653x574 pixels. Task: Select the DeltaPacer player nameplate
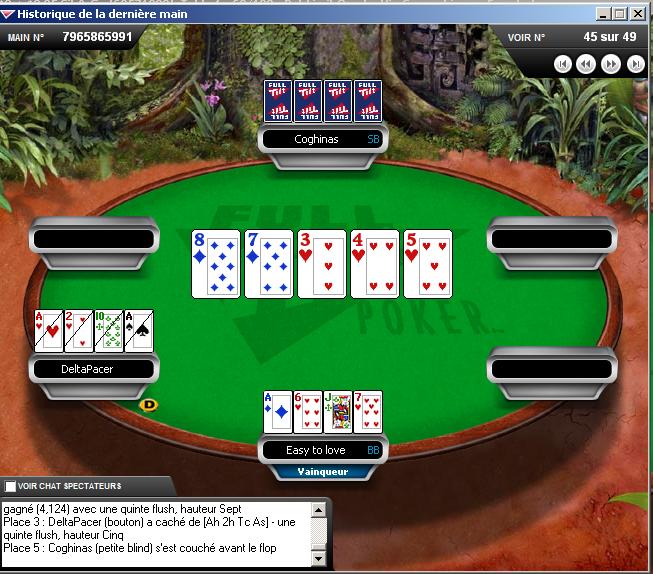(x=93, y=369)
